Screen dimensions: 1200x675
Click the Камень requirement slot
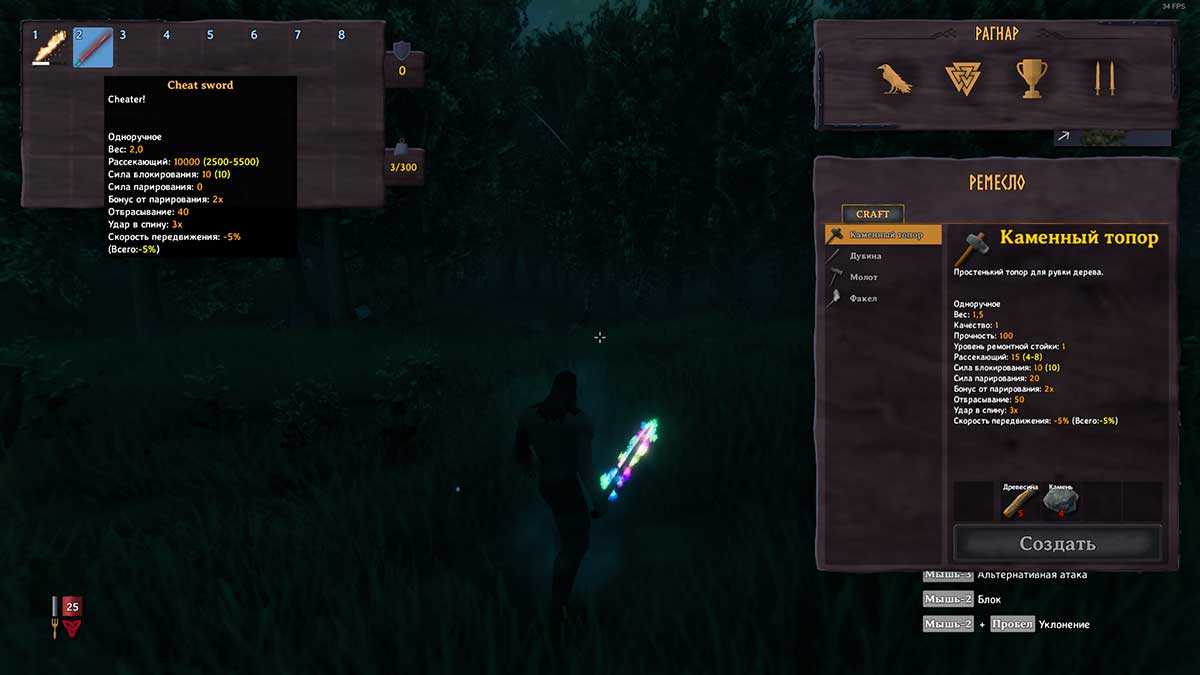[1060, 501]
